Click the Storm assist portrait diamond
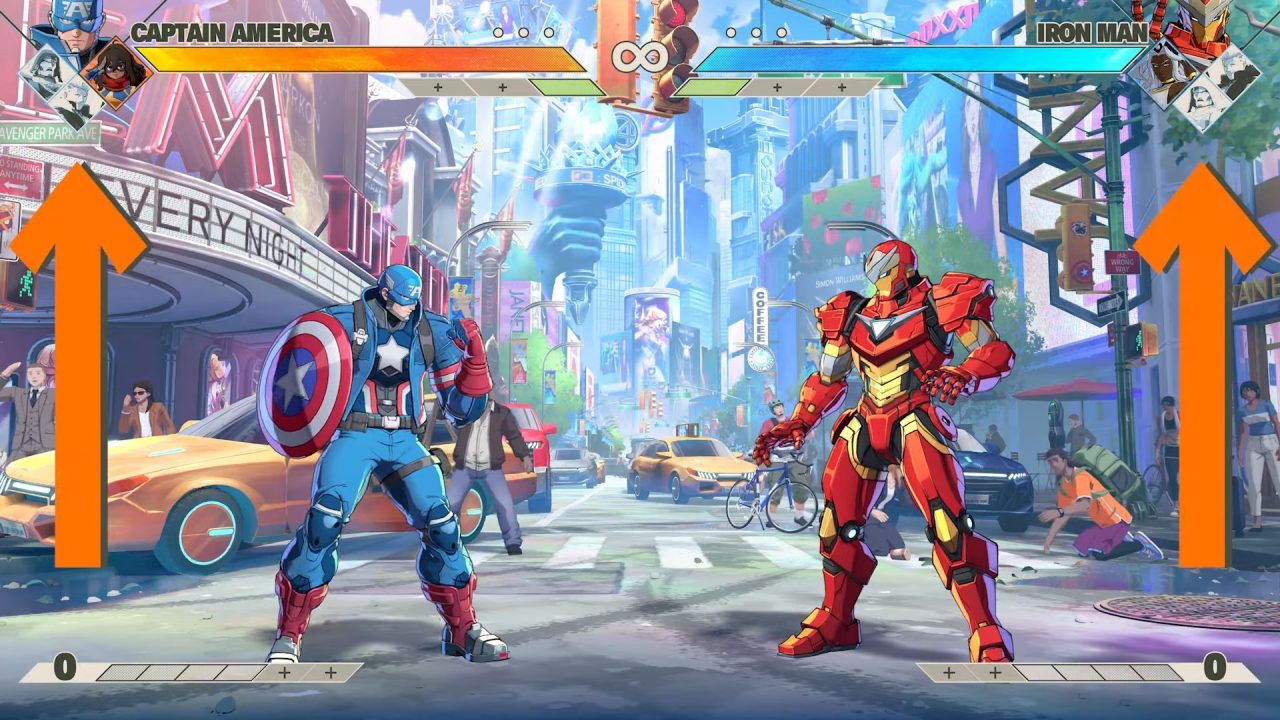The height and width of the screenshot is (720, 1280). coord(1165,70)
